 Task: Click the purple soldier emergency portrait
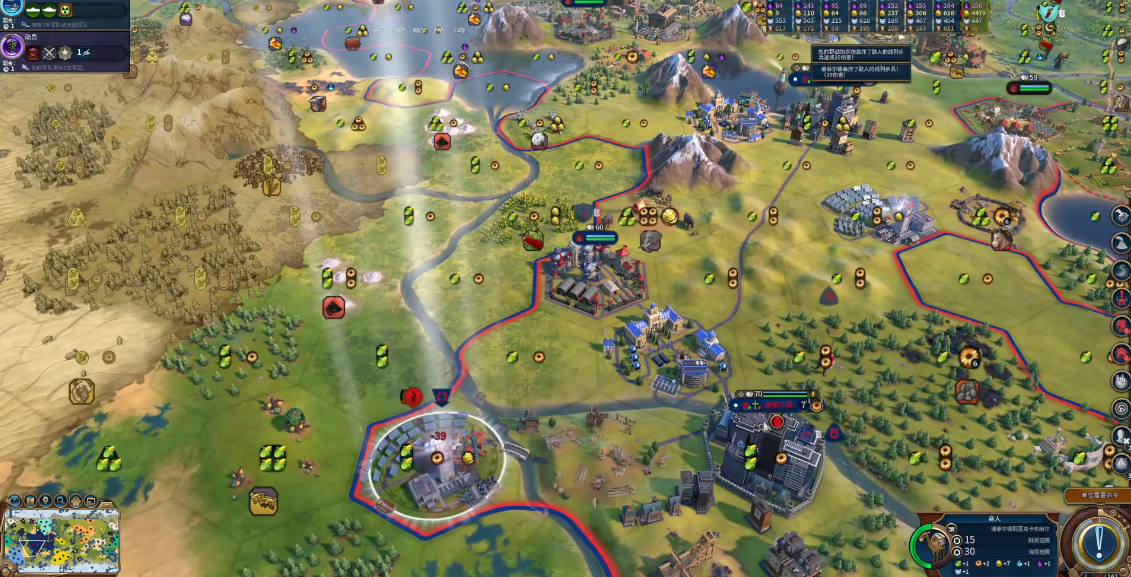(14, 46)
